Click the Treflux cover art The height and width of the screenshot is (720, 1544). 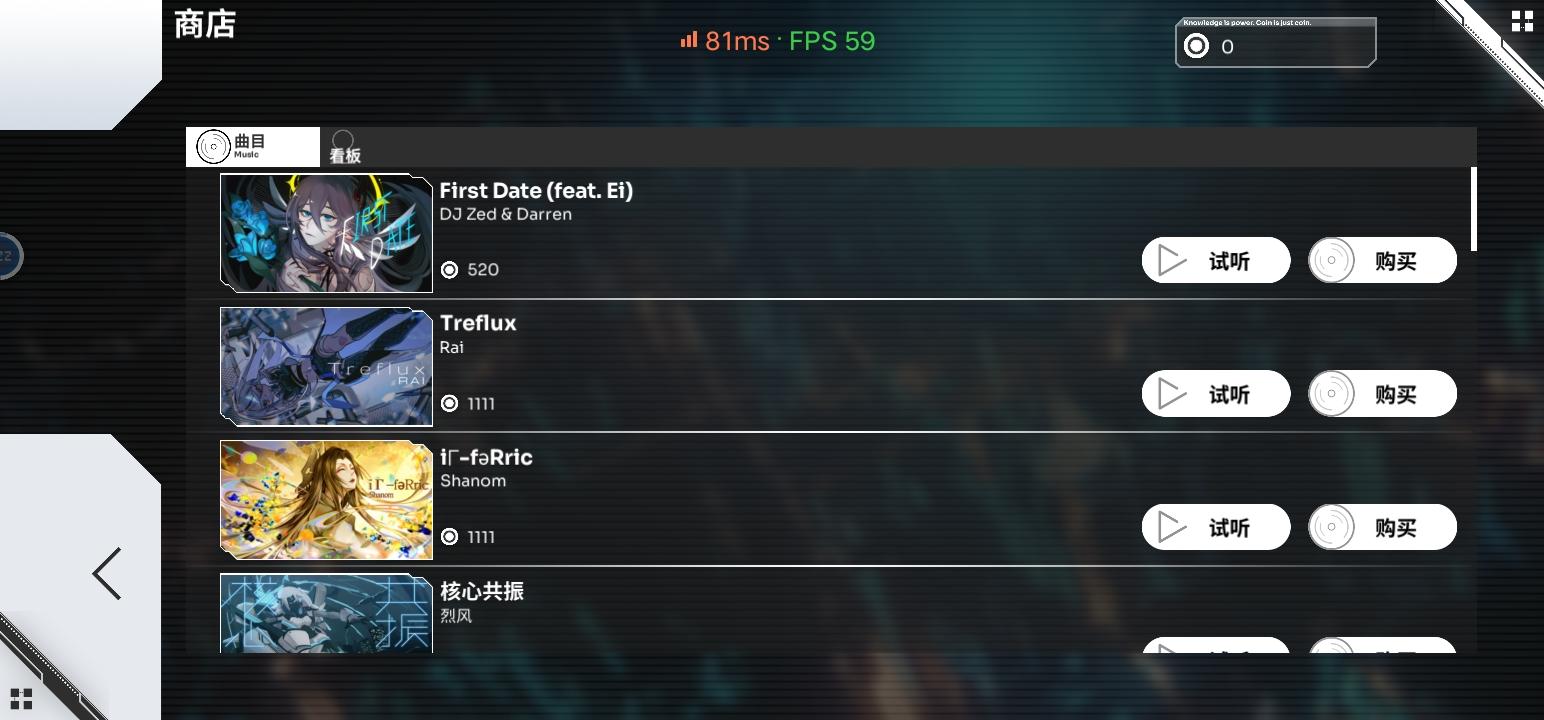[x=326, y=366]
